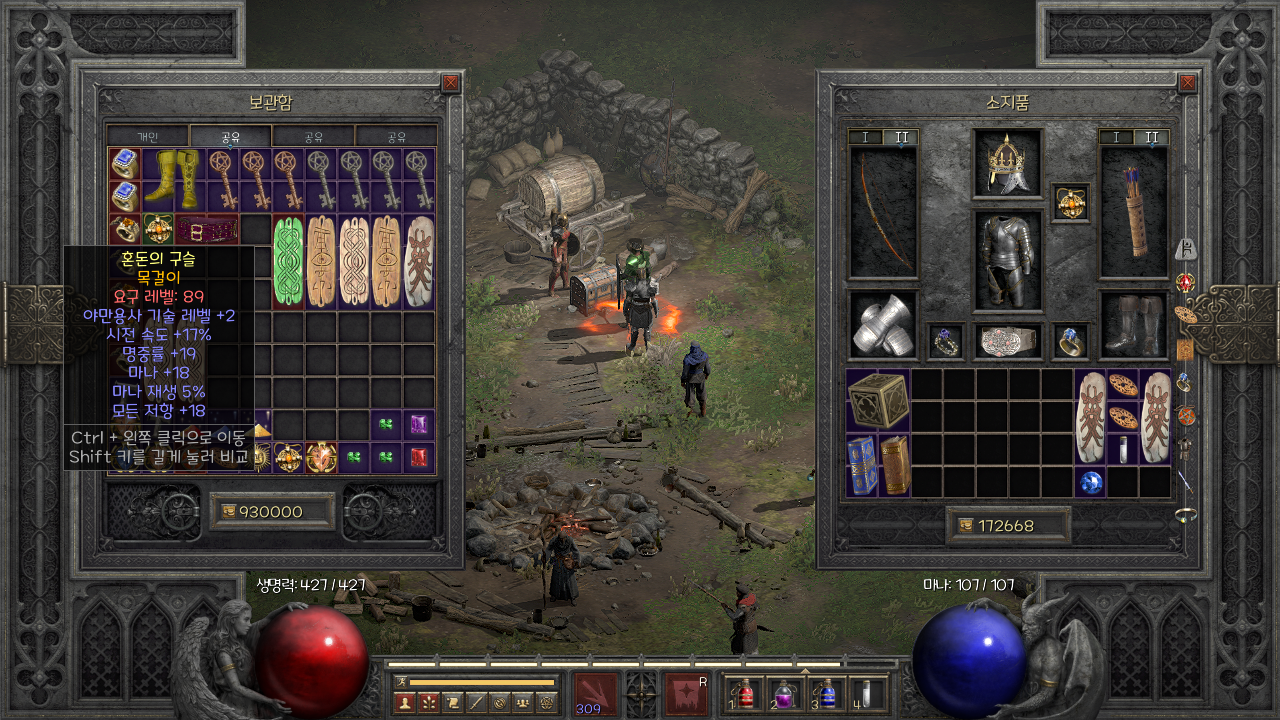
Task: Click the stash gold button showing 930000
Action: 272,511
